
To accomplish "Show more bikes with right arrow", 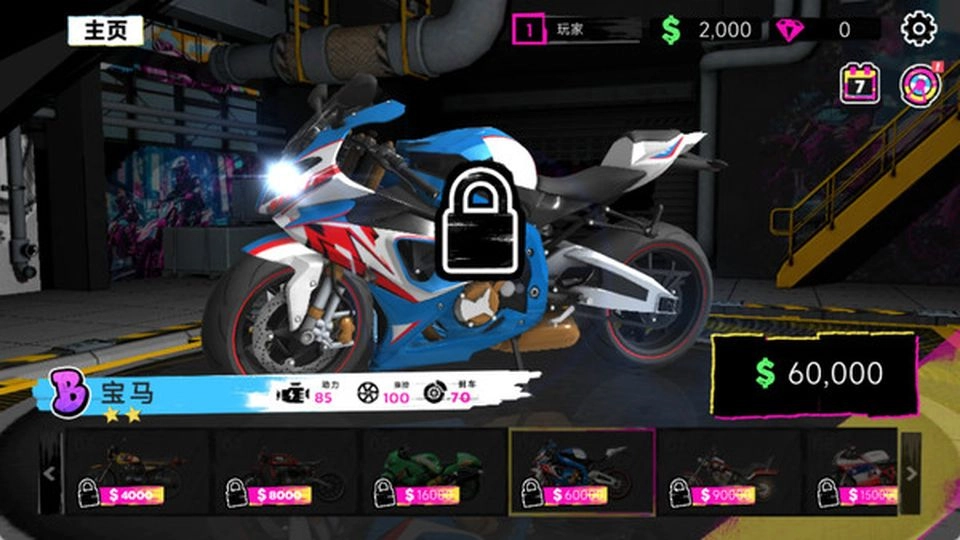I will click(910, 473).
